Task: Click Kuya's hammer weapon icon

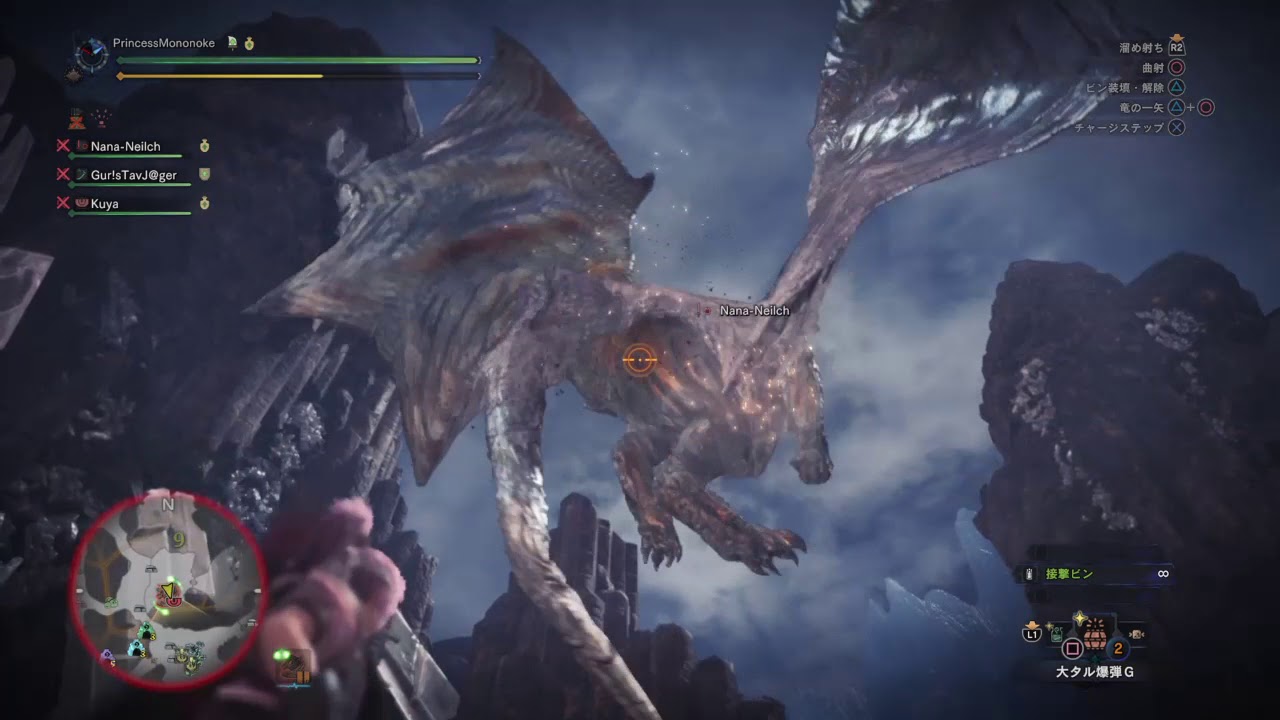Action: [x=81, y=204]
